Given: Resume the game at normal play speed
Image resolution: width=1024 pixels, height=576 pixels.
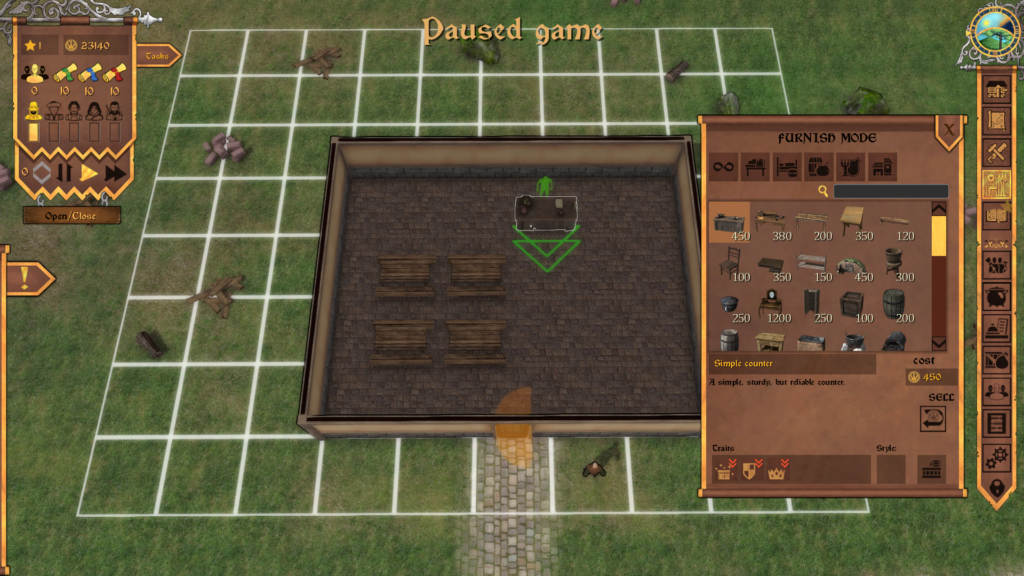Looking at the screenshot, I should [x=89, y=173].
